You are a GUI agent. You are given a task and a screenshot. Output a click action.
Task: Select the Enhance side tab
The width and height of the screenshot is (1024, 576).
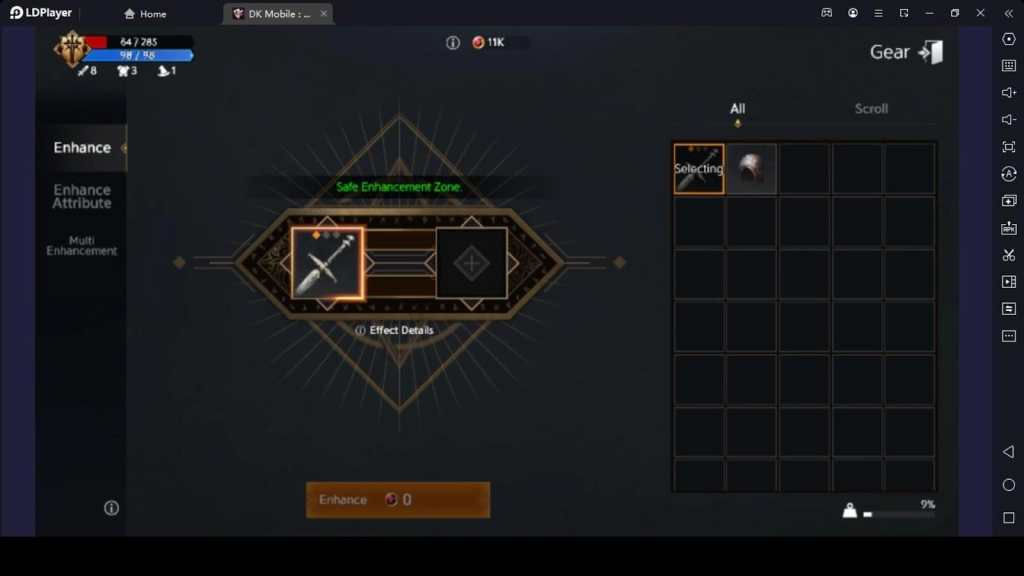pyautogui.click(x=82, y=148)
